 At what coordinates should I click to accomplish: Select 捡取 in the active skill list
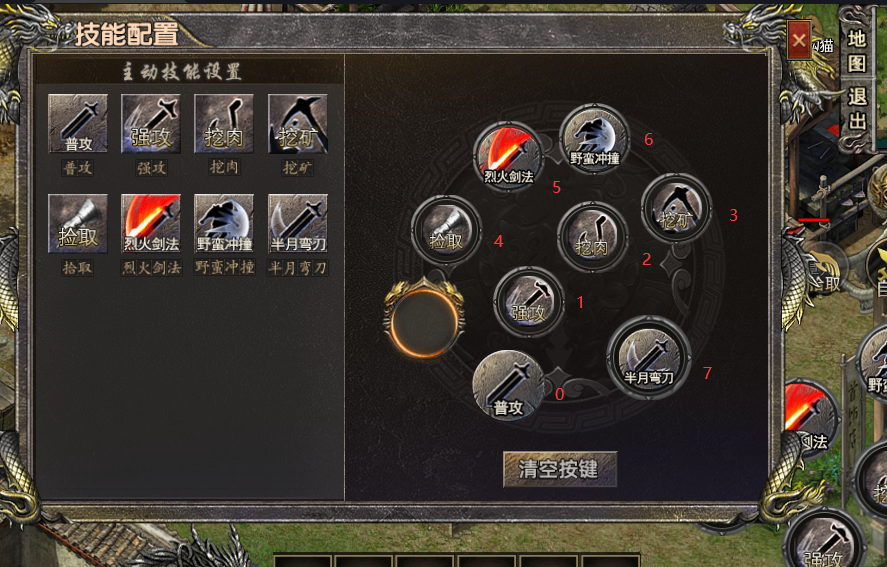(x=78, y=224)
